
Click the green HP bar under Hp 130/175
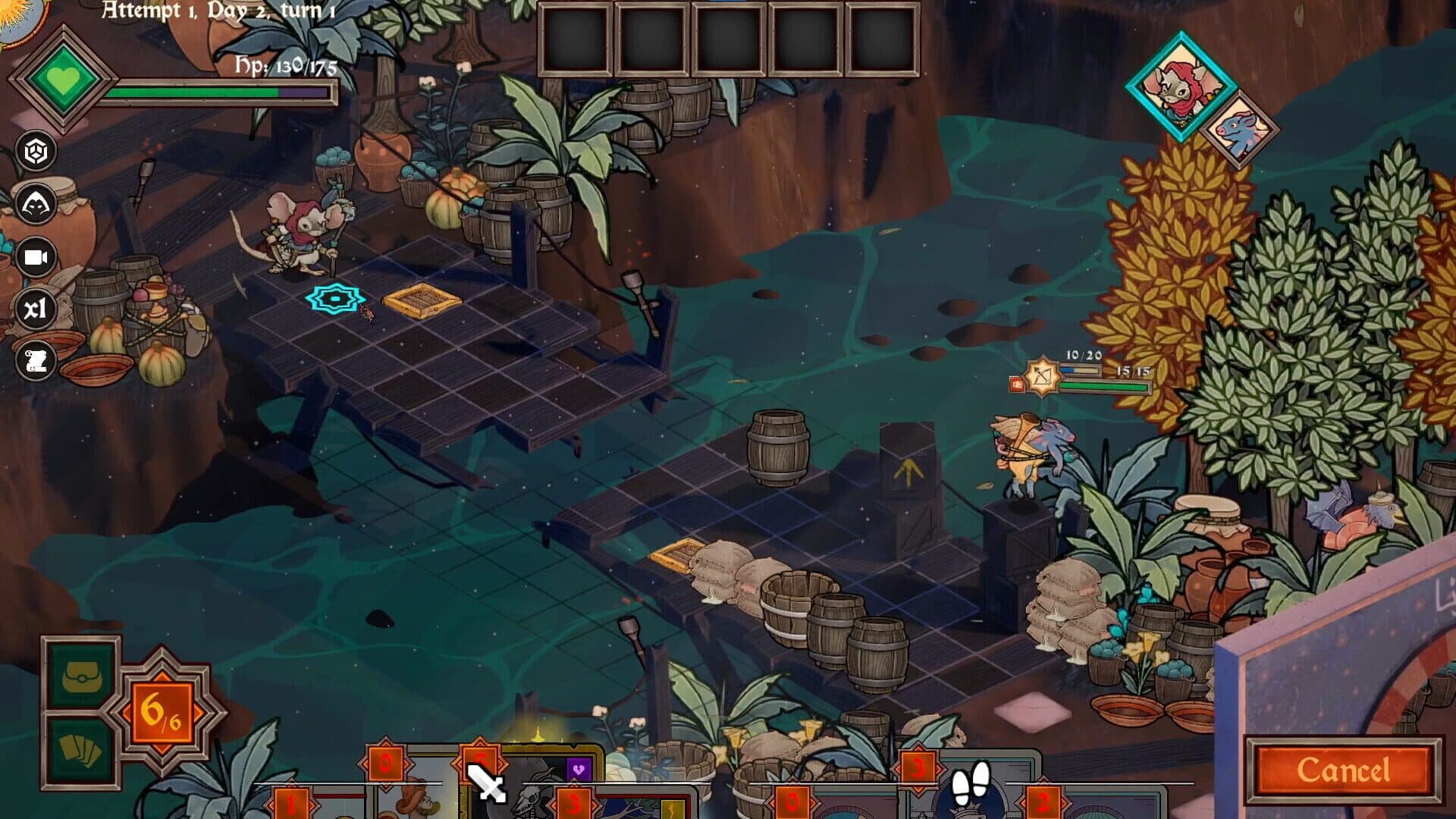click(x=190, y=93)
